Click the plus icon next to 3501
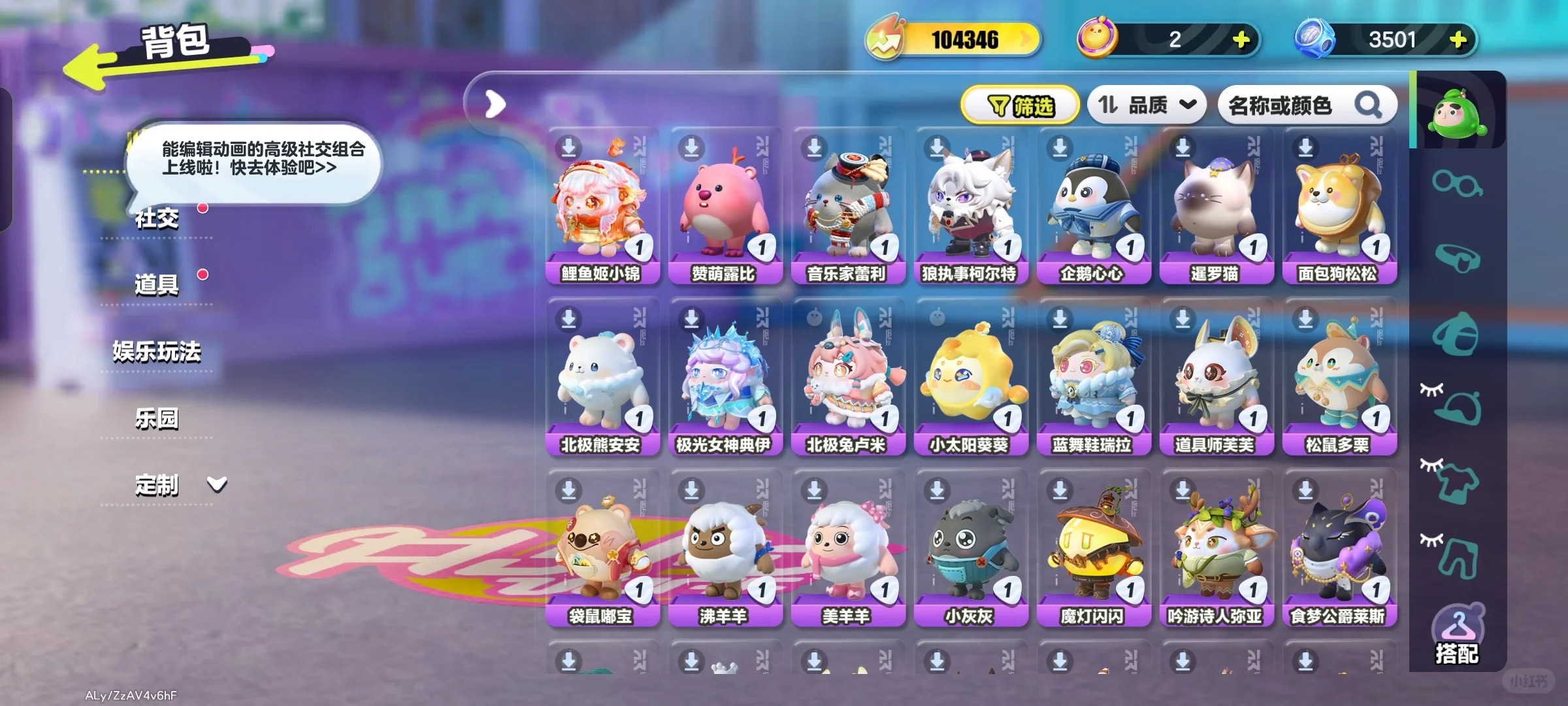The image size is (1568, 706). (1459, 39)
